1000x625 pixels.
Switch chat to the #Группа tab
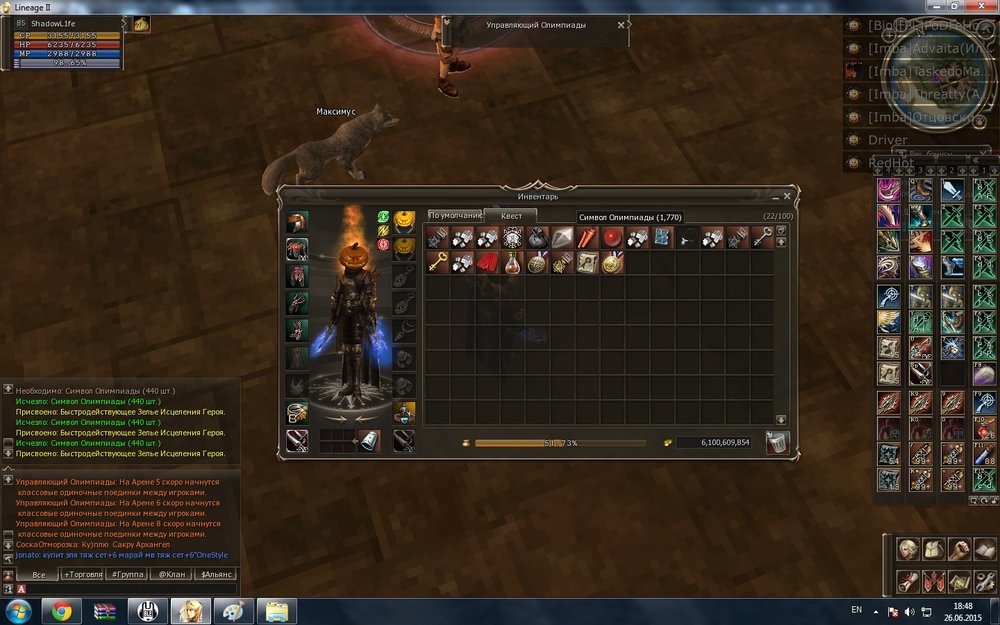point(126,574)
